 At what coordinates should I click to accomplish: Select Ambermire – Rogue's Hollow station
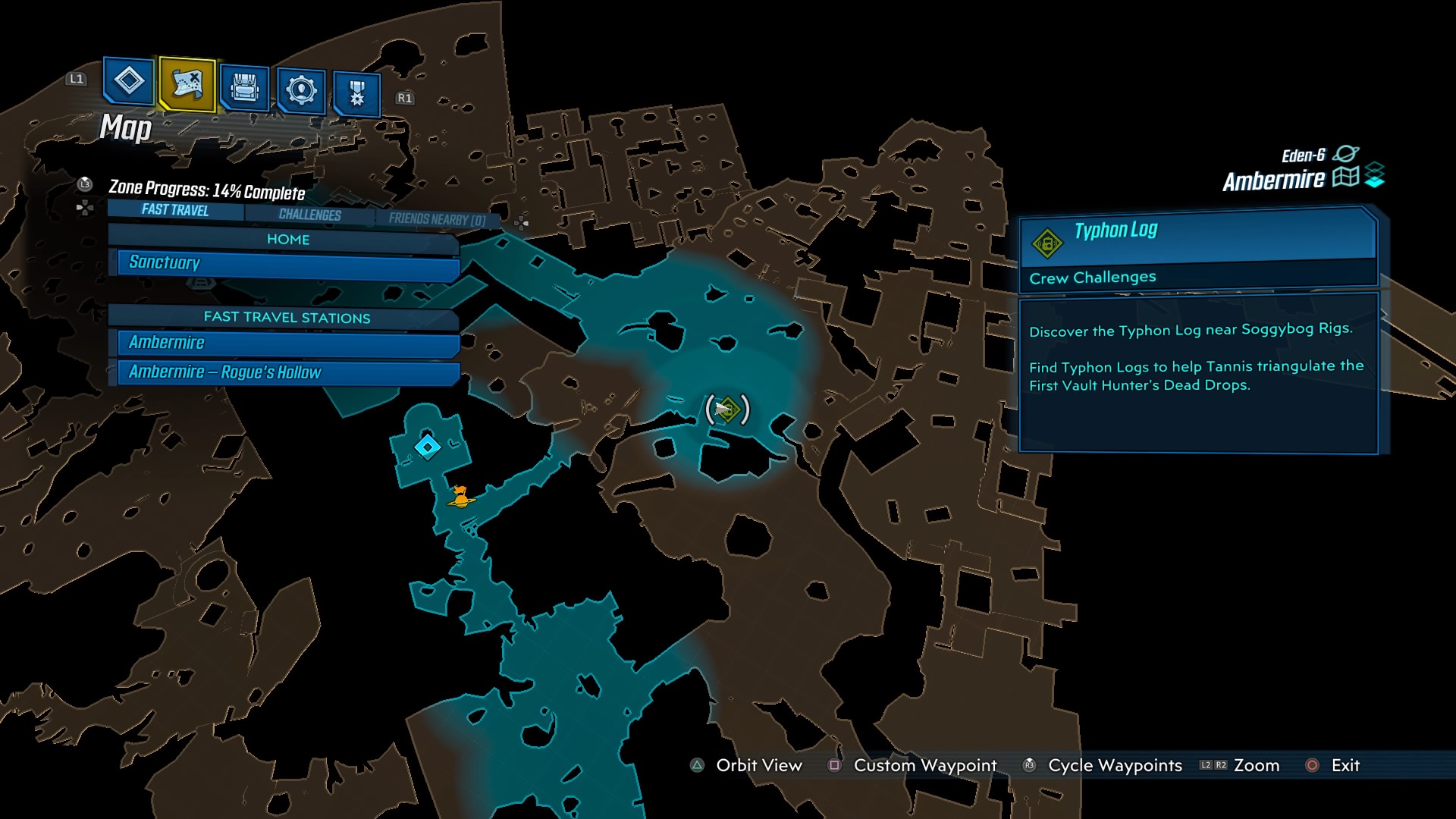click(288, 372)
